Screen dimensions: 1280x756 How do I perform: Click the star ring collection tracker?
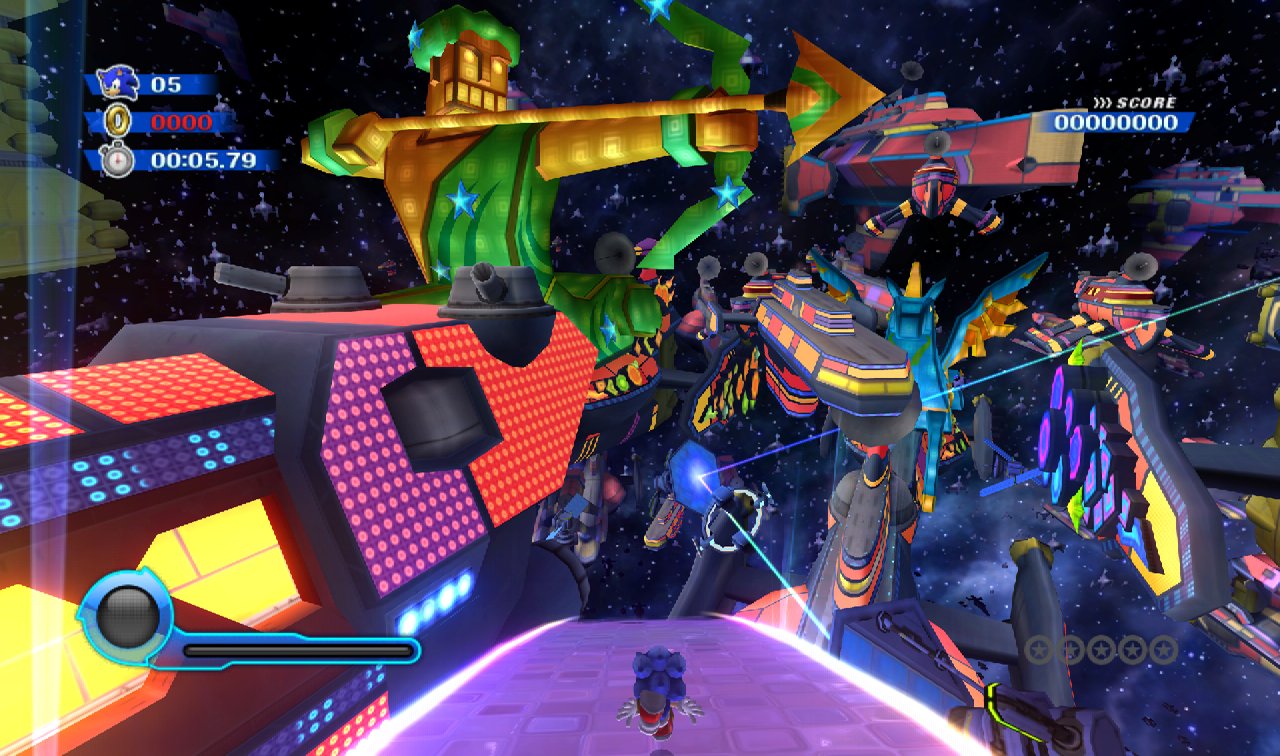click(x=1101, y=650)
